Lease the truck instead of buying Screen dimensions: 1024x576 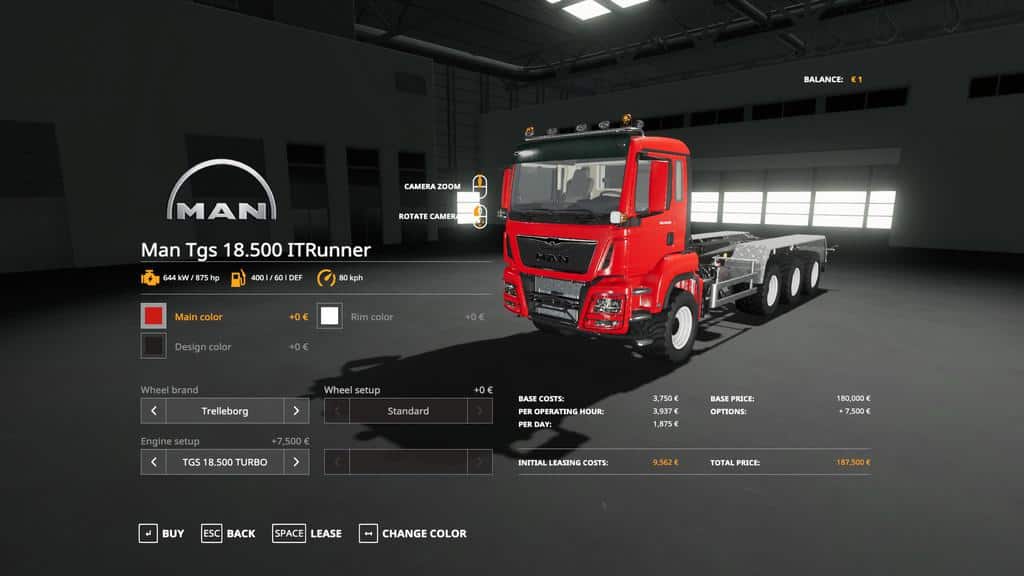[x=307, y=534]
